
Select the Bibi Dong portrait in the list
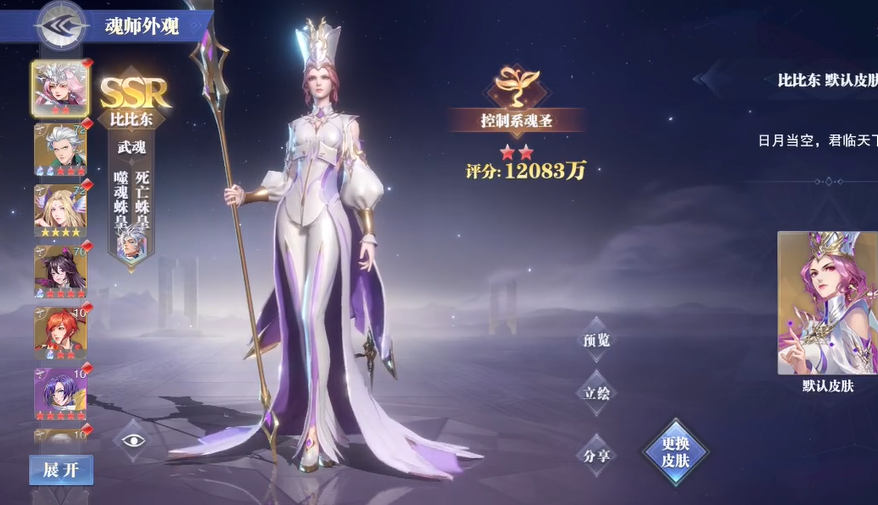[x=60, y=87]
